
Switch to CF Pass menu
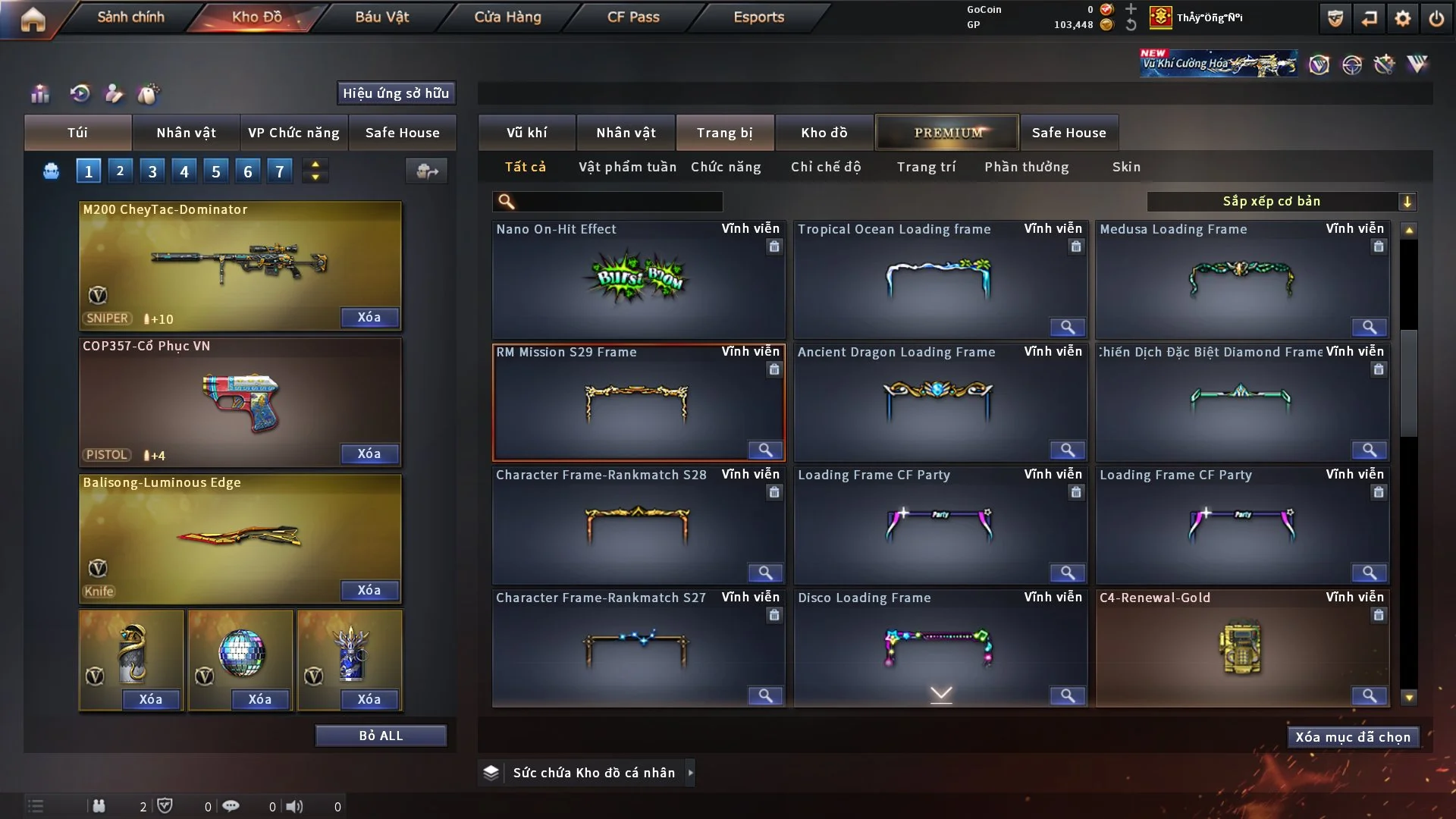pyautogui.click(x=633, y=17)
